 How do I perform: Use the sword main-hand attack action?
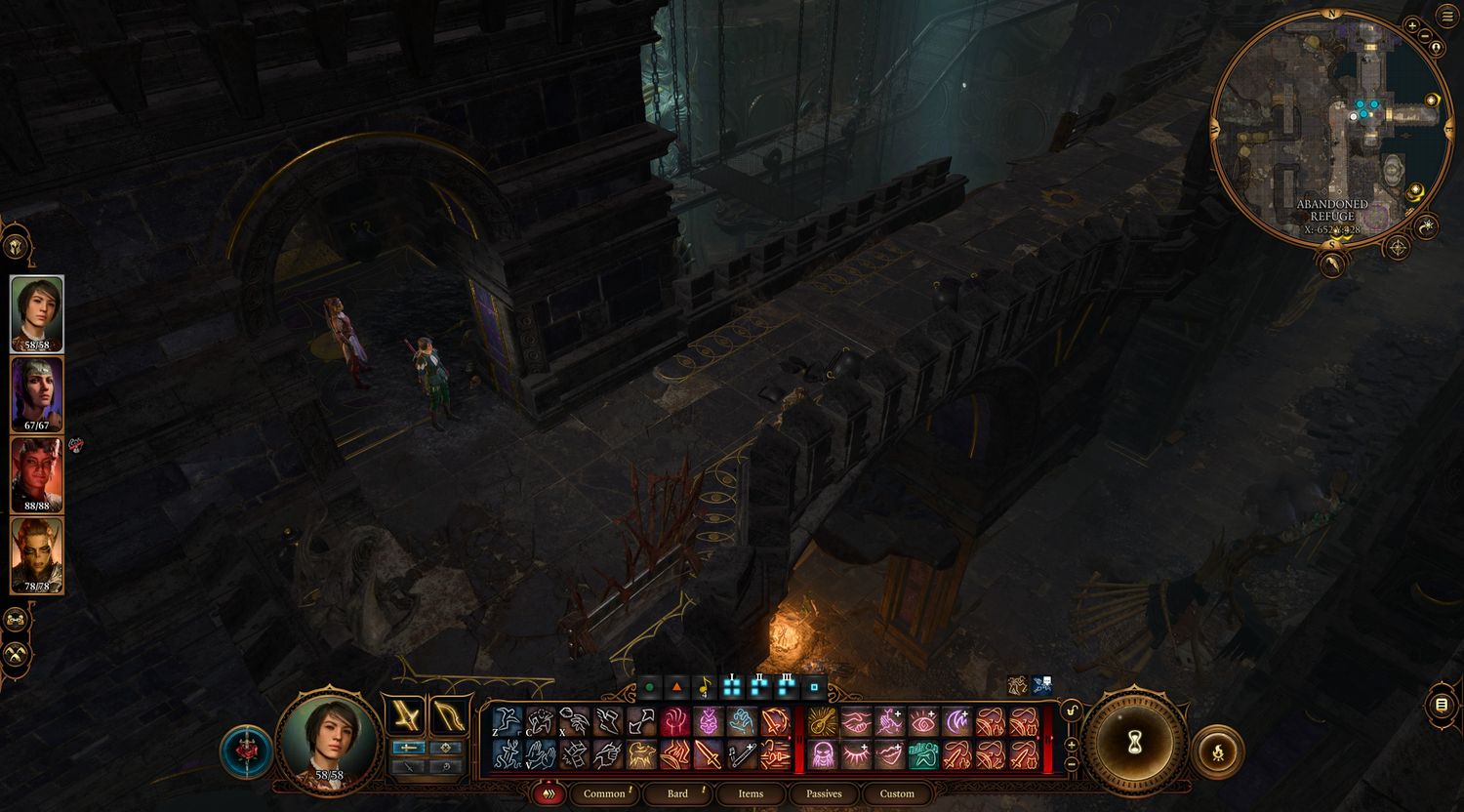click(x=708, y=754)
